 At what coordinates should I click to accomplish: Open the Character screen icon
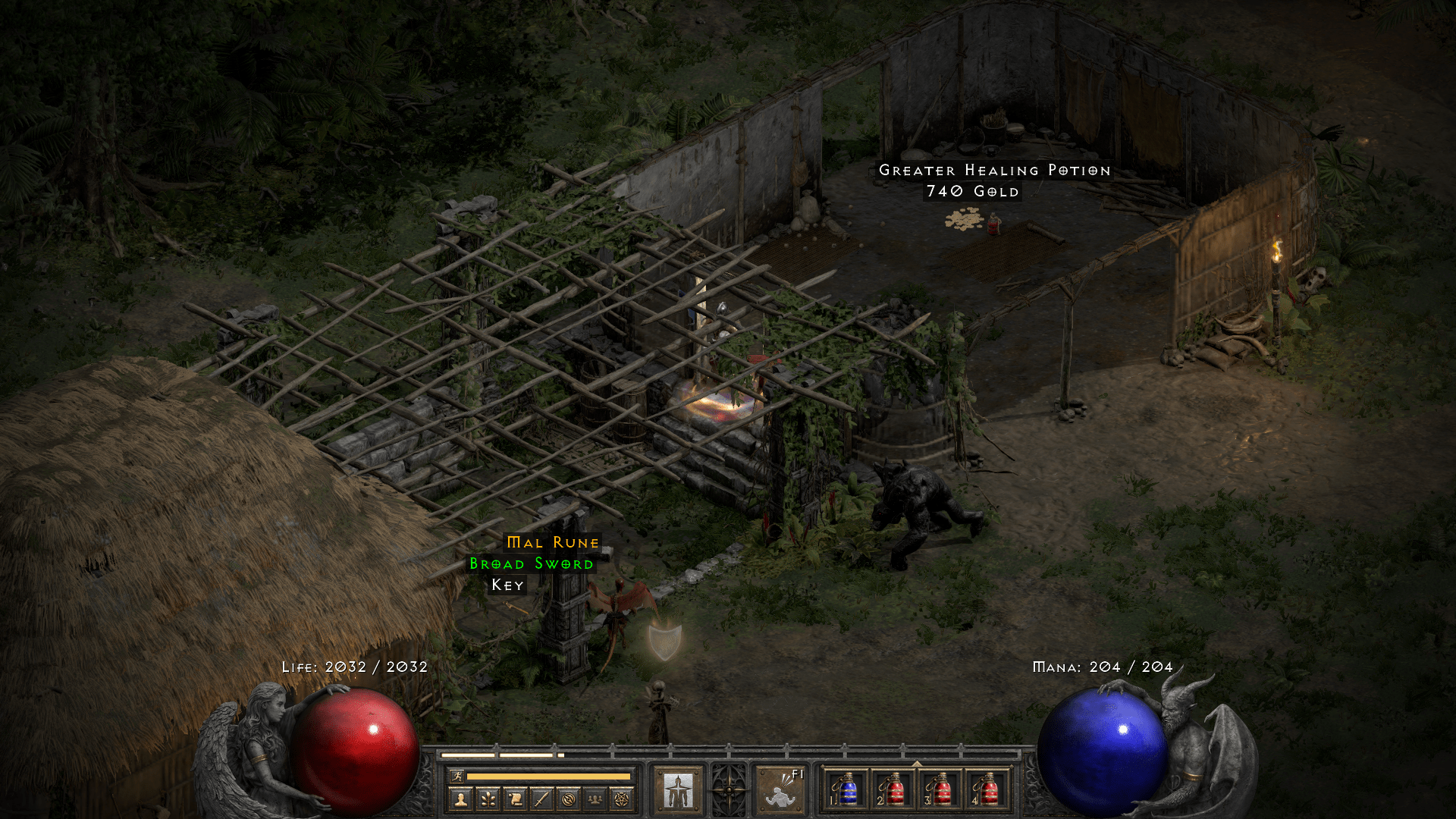coord(460,799)
